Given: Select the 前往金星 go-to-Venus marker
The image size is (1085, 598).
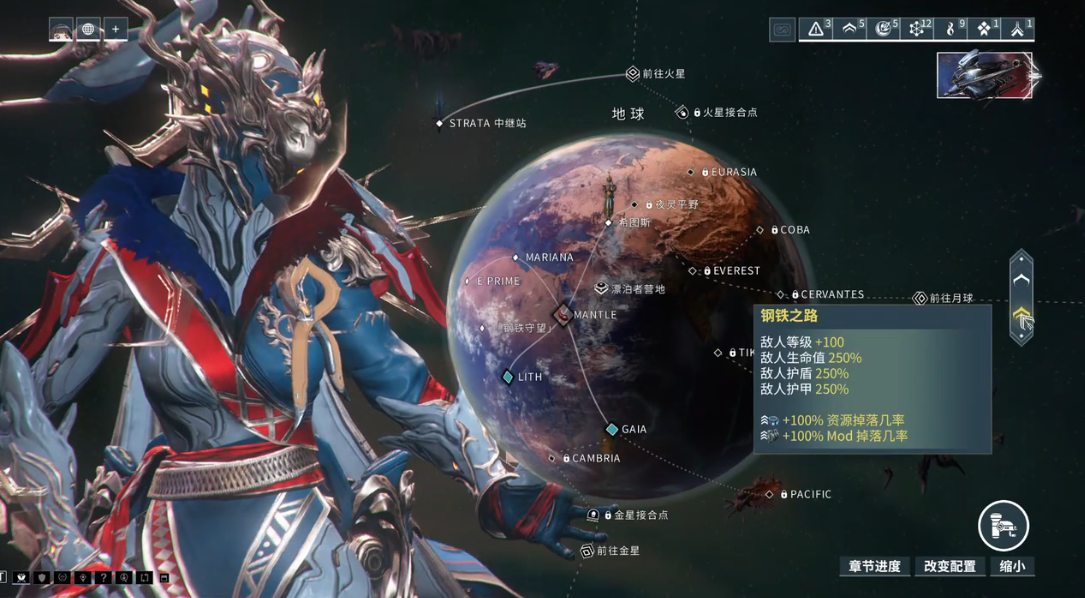Looking at the screenshot, I should coord(587,551).
